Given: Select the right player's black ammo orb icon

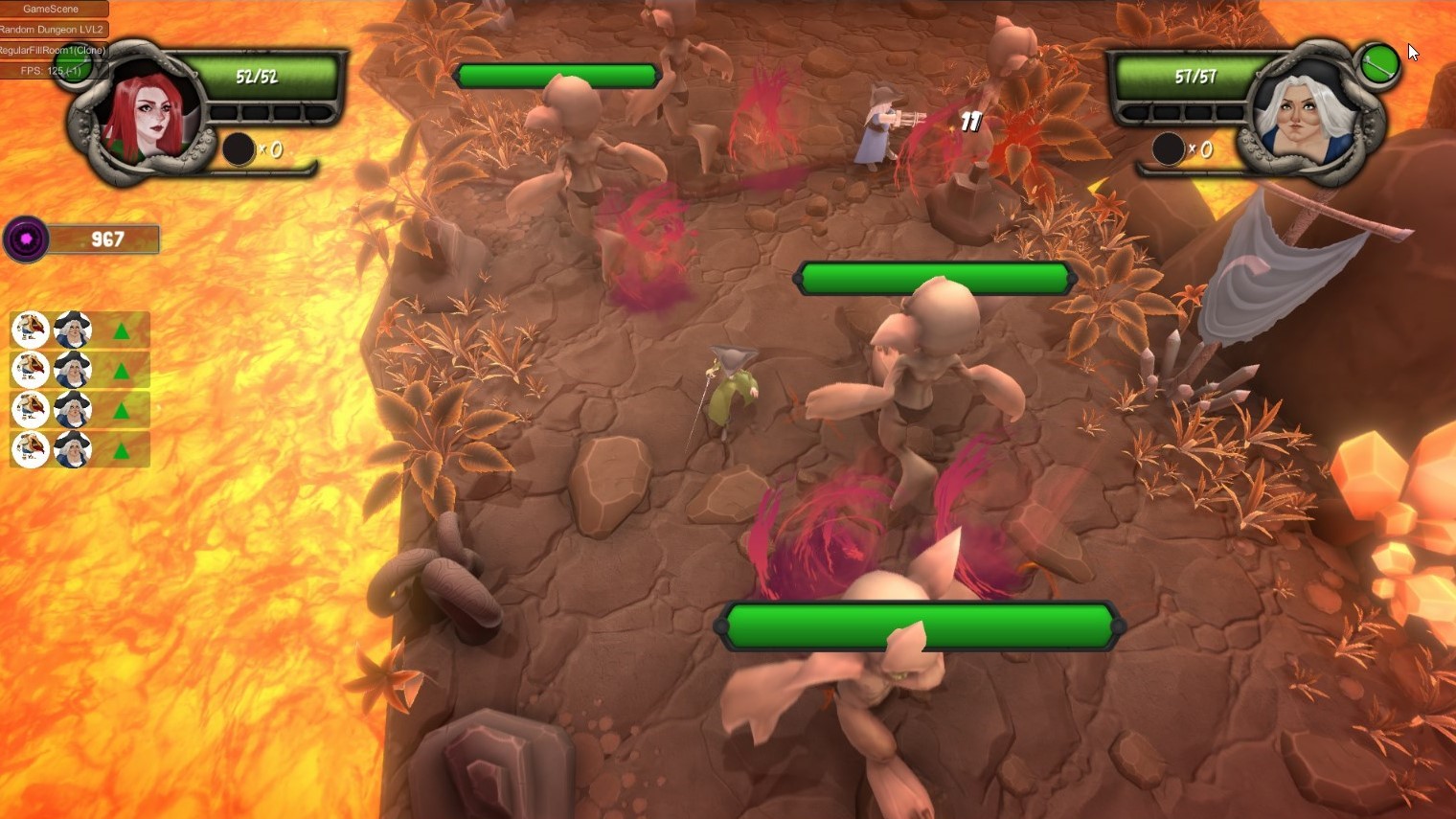Looking at the screenshot, I should 1168,149.
